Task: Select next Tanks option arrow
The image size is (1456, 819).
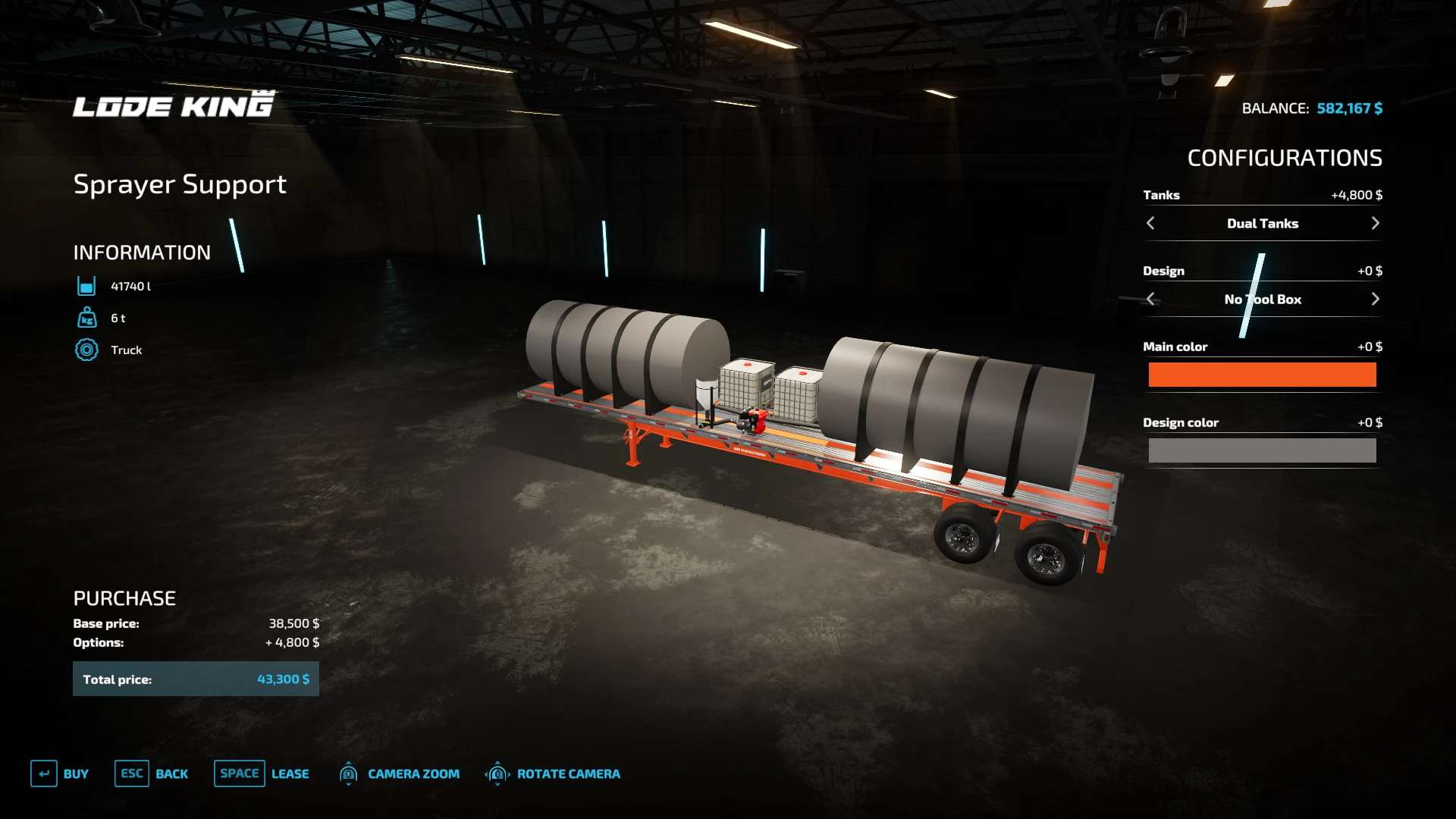Action: click(x=1375, y=223)
